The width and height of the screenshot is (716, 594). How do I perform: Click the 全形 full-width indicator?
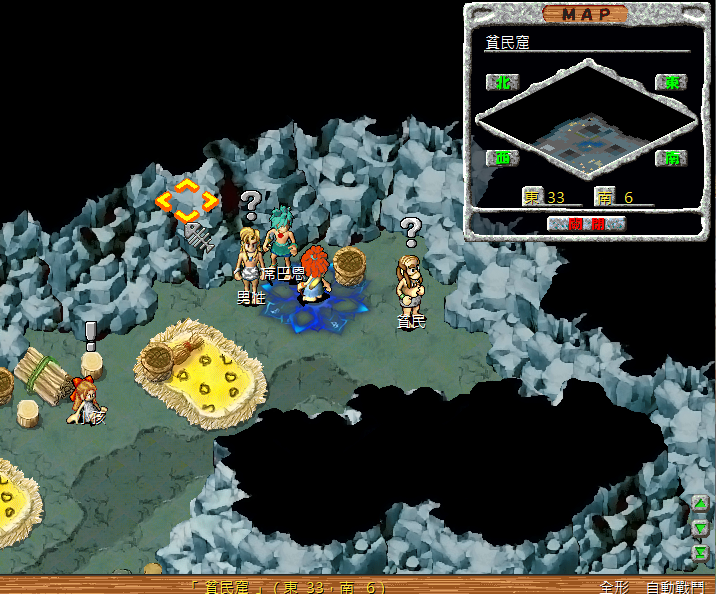coord(613,587)
